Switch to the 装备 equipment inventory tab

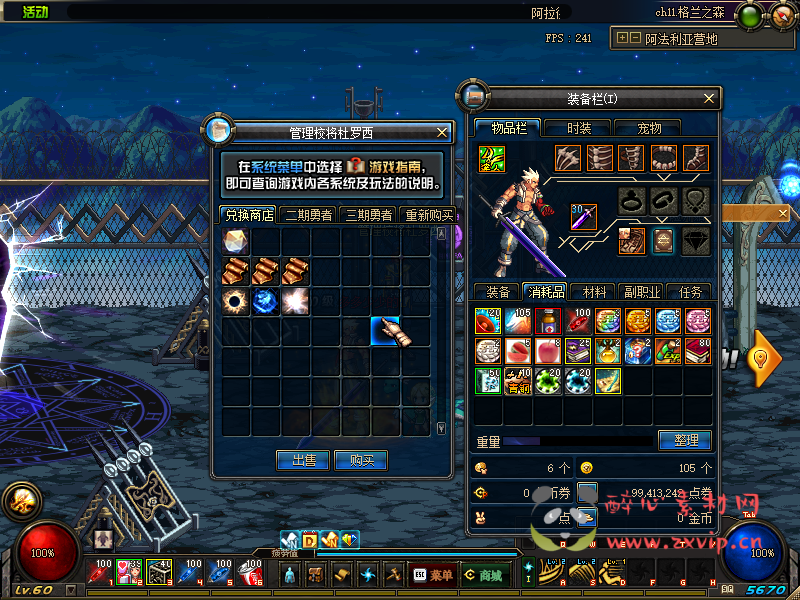[x=498, y=292]
